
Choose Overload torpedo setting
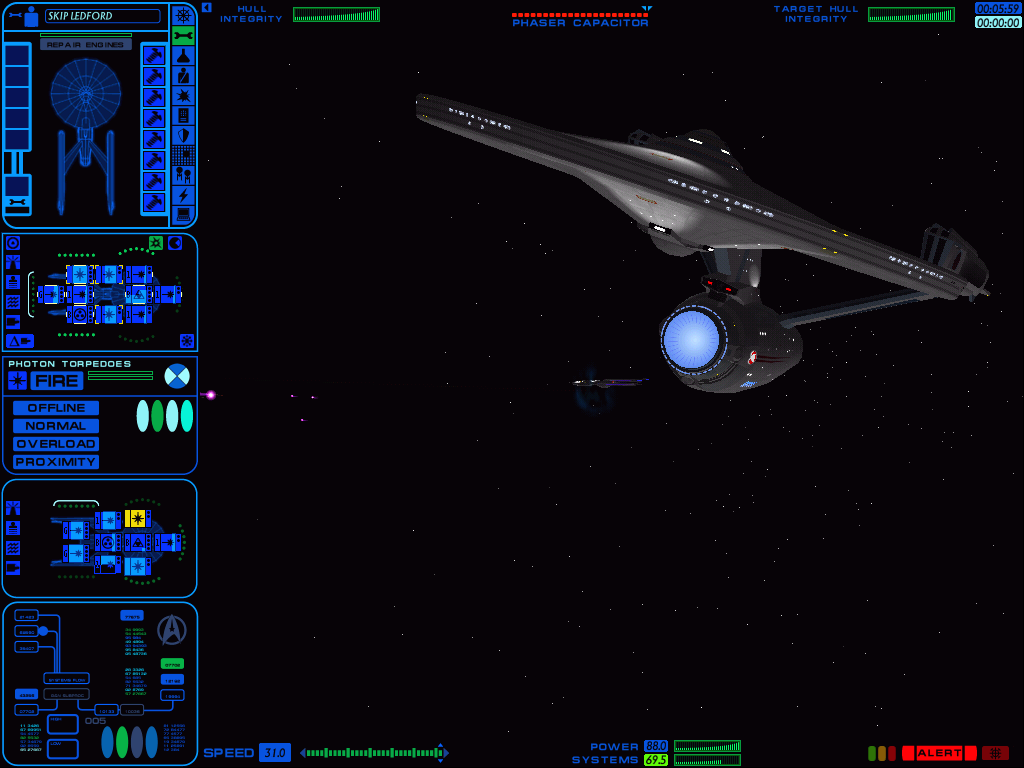[x=56, y=444]
